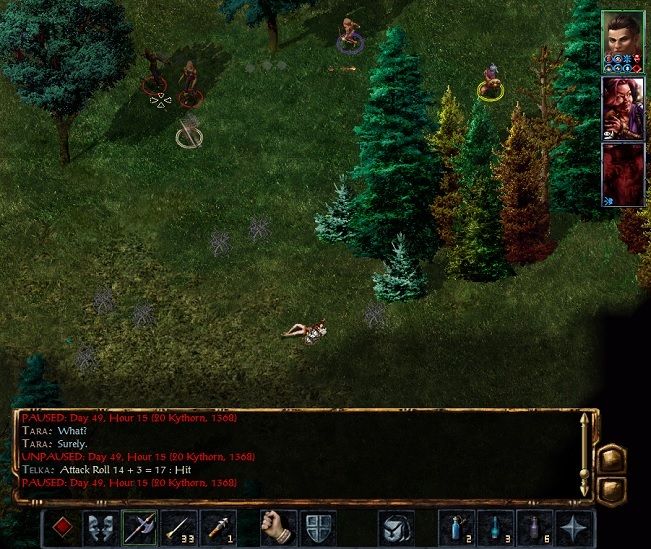Open the four-pointed star abilities button

pos(575,526)
